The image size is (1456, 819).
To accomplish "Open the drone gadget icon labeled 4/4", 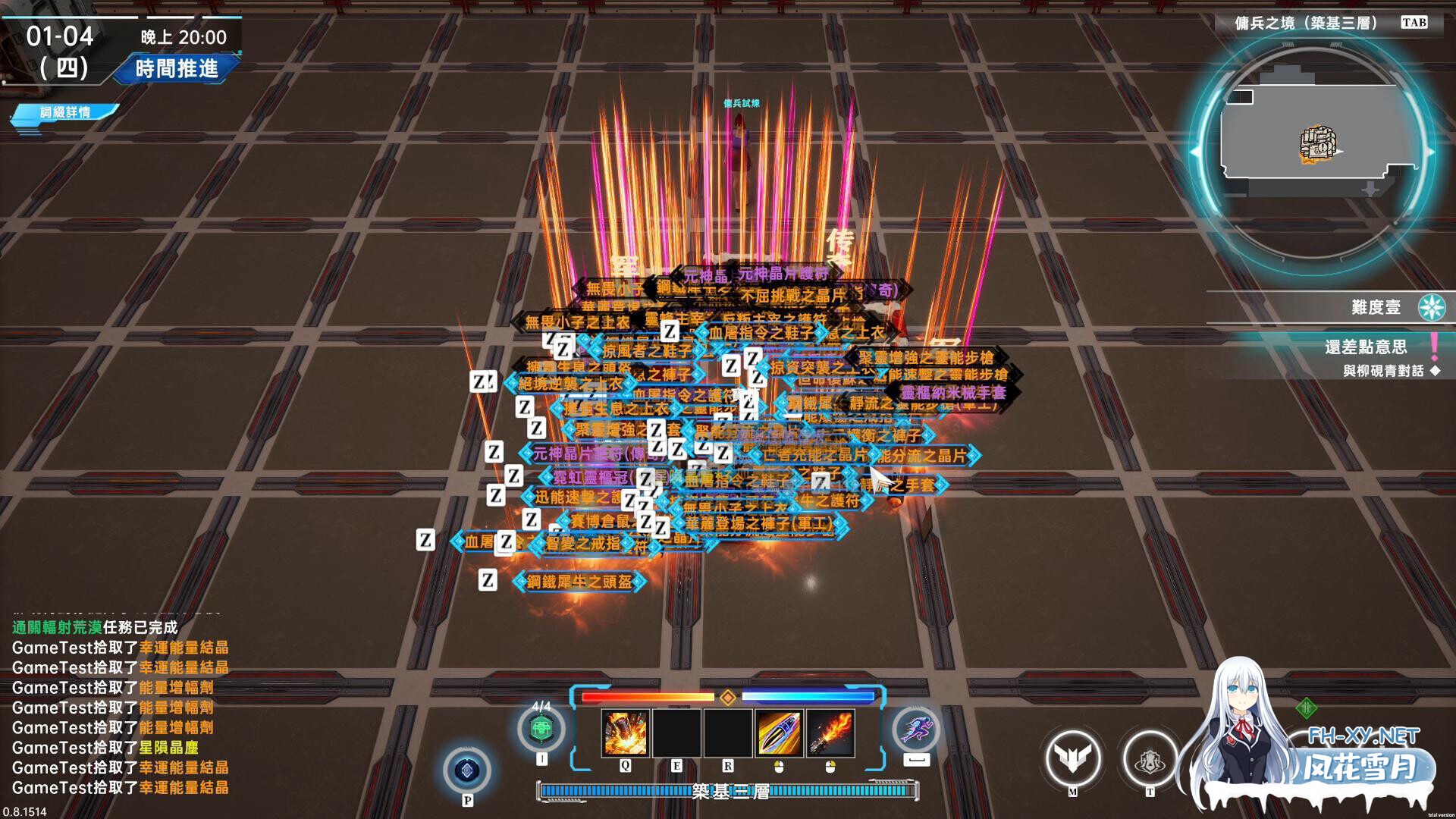I will [x=541, y=726].
